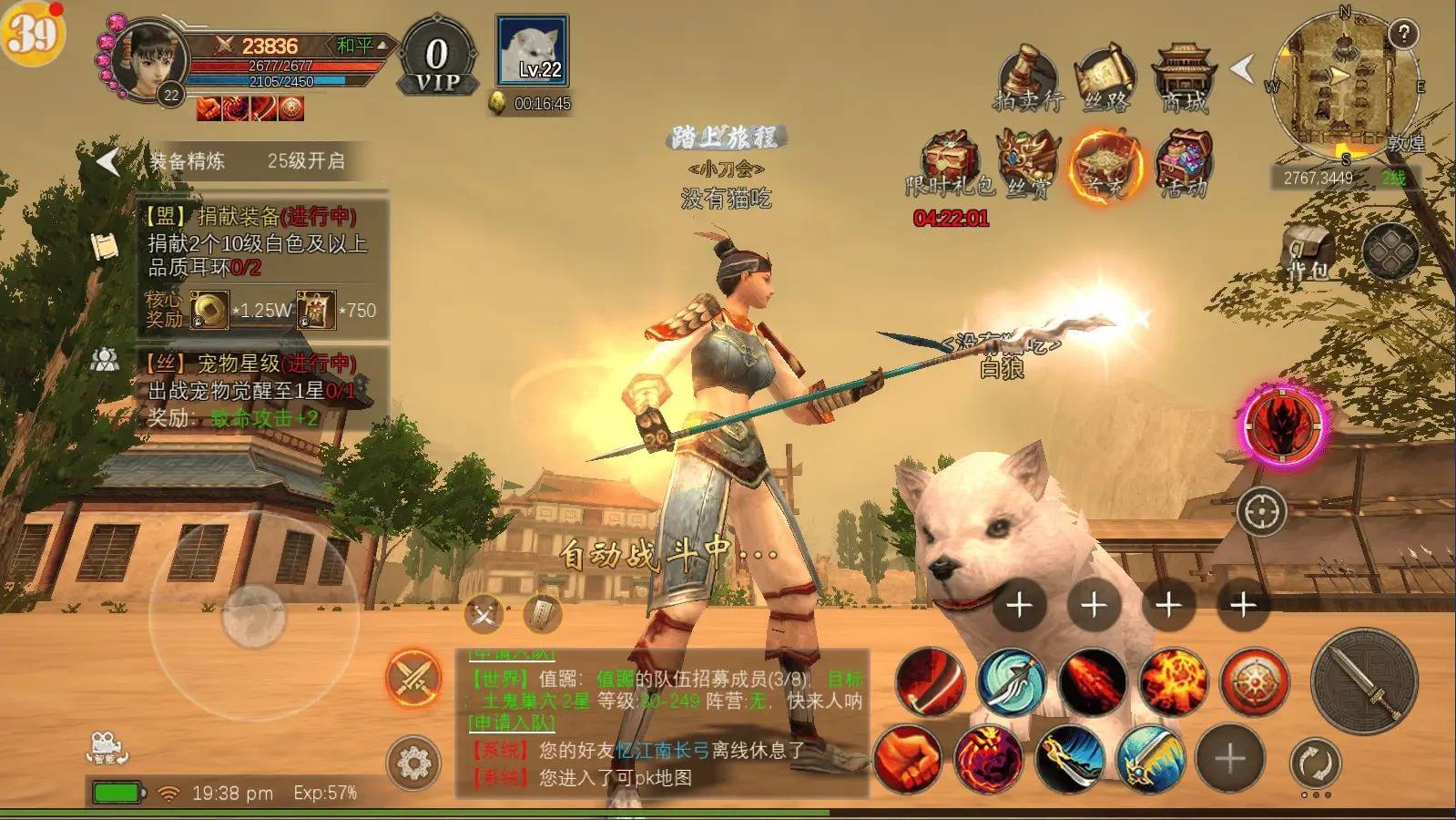Open the first recharge (首充) offer
The width and height of the screenshot is (1456, 820).
point(1104,164)
